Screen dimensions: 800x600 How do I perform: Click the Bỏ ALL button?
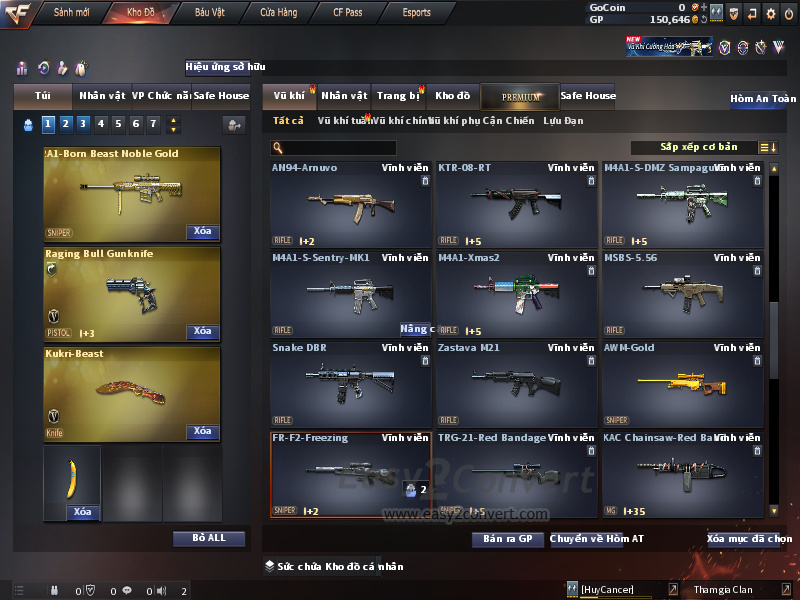(x=209, y=538)
